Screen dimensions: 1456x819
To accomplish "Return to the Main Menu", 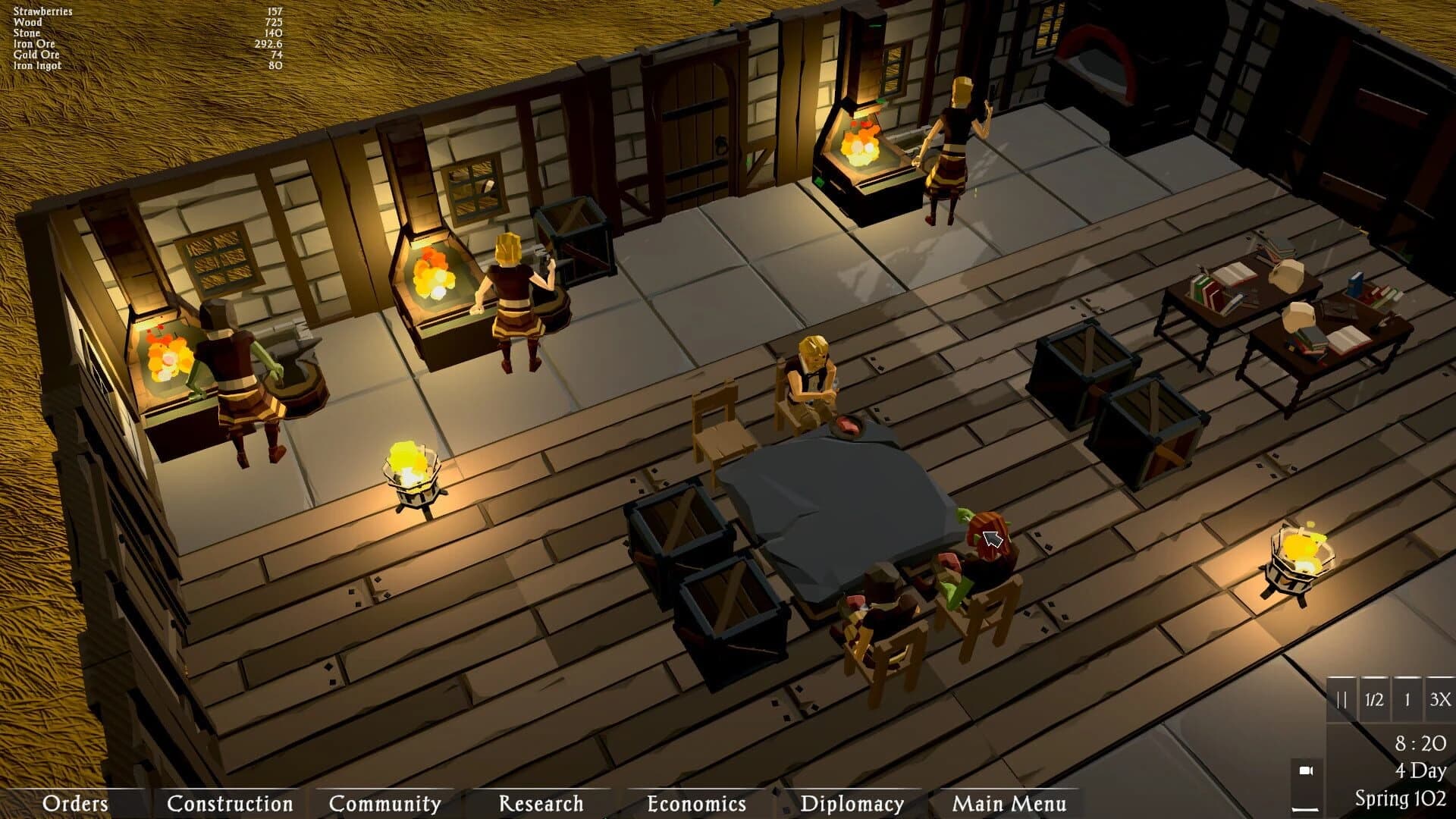I will coord(1010,803).
